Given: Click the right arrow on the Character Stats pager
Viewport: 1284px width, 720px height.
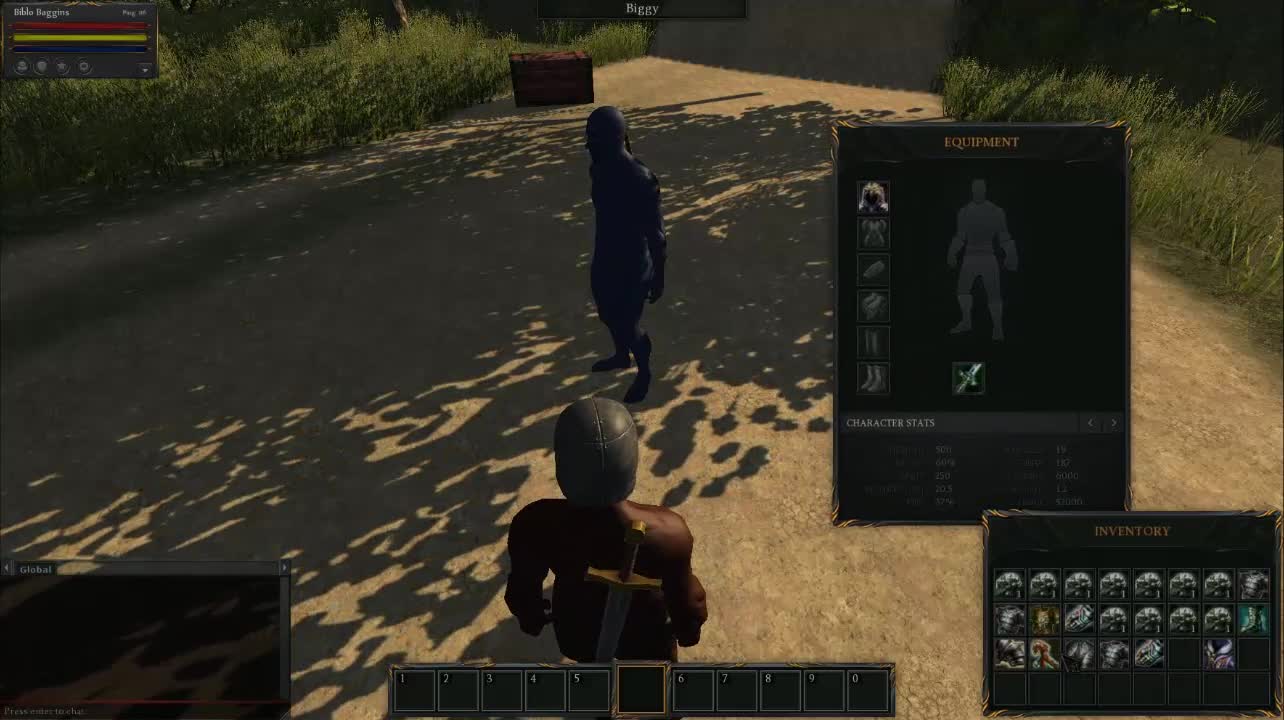Looking at the screenshot, I should (x=1113, y=423).
